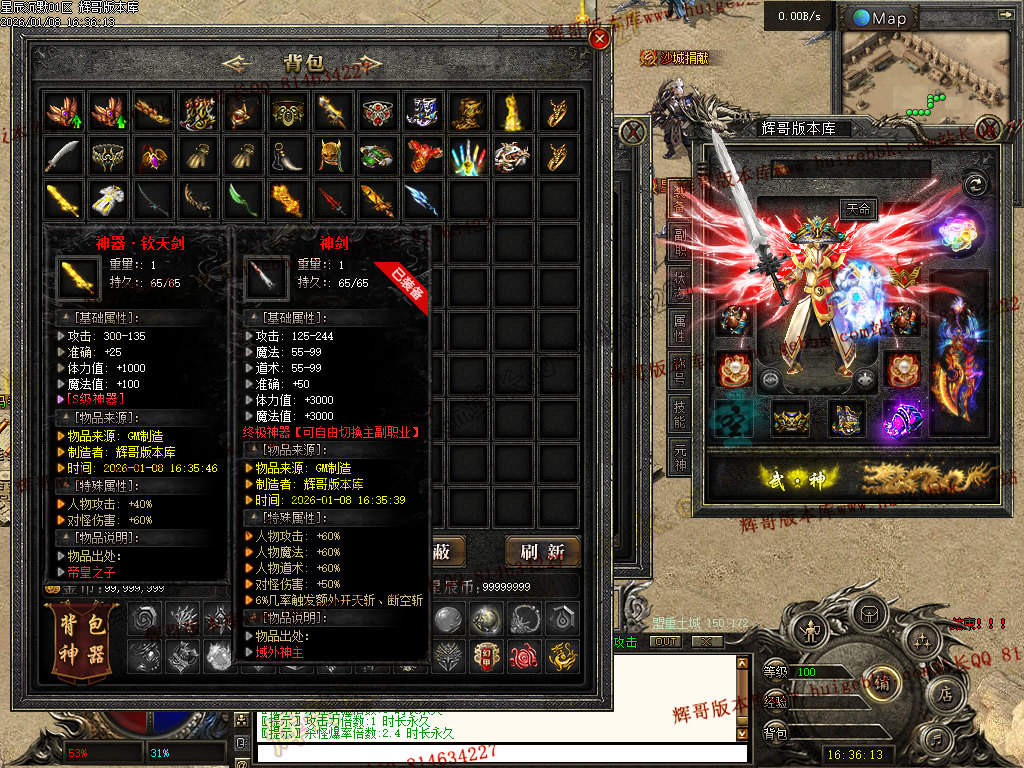This screenshot has width=1024, height=768.
Task: Open the 店 shop round button
Action: 944,690
